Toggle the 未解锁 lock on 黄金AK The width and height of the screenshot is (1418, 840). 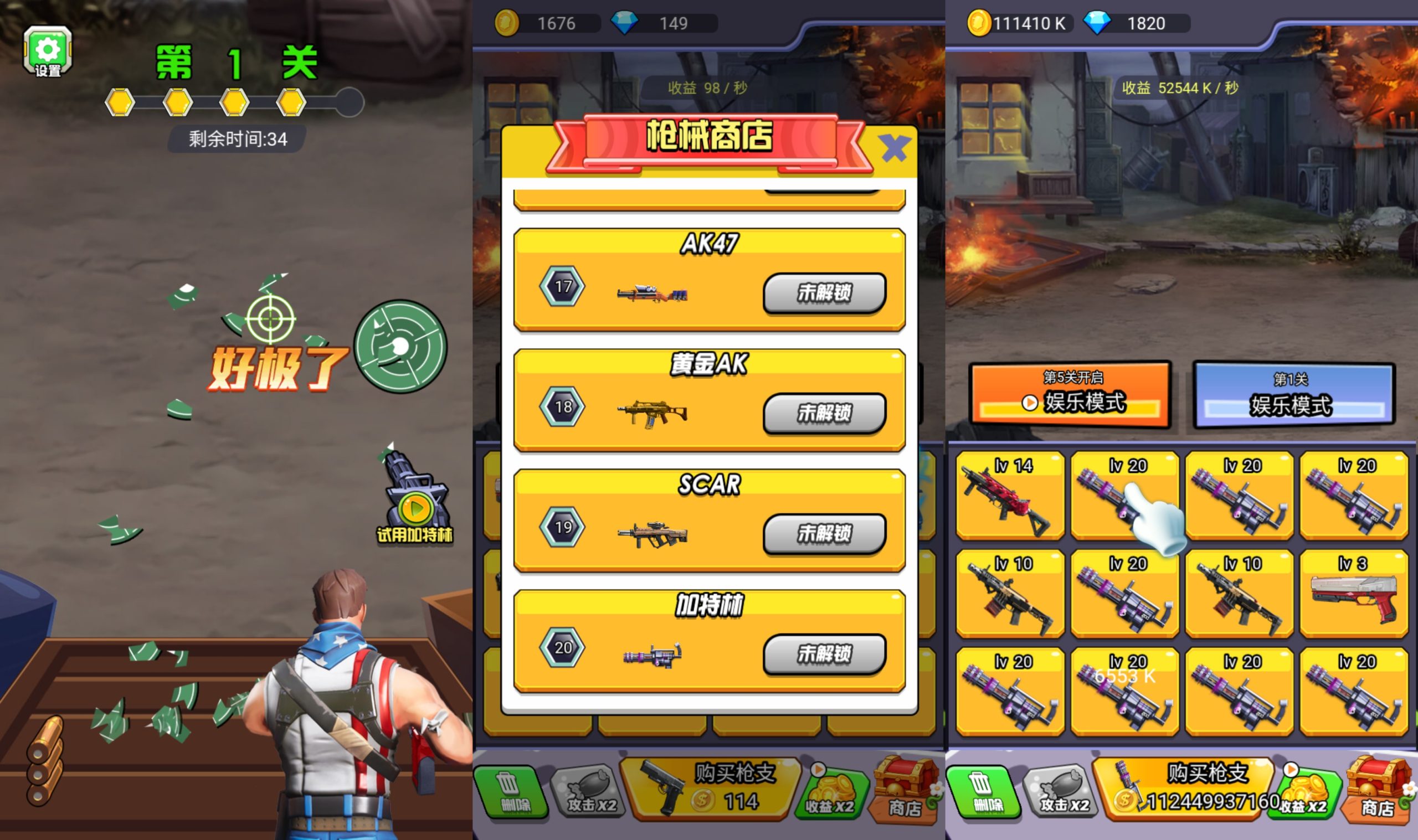824,413
